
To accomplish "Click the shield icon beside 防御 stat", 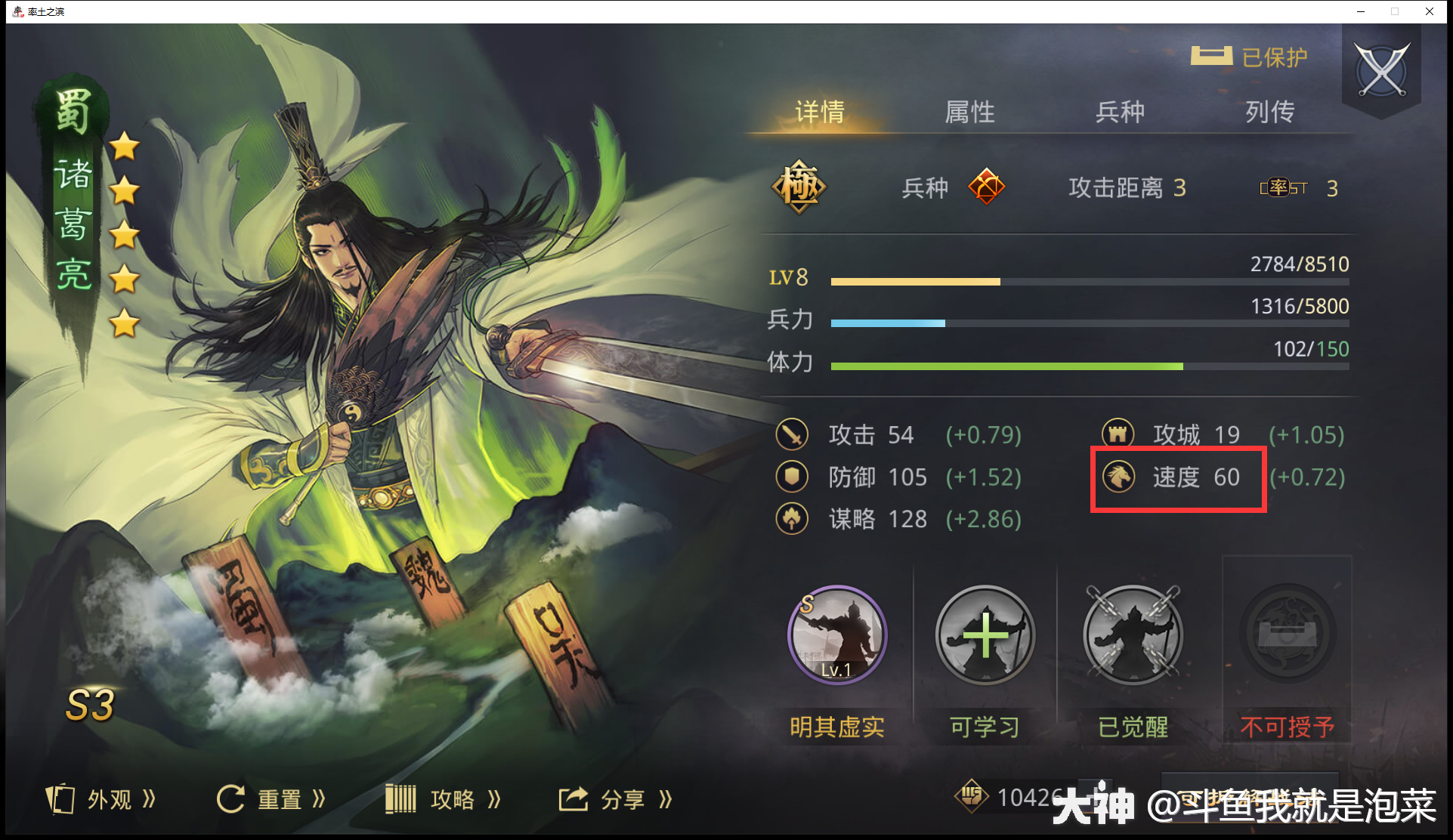I will click(791, 477).
